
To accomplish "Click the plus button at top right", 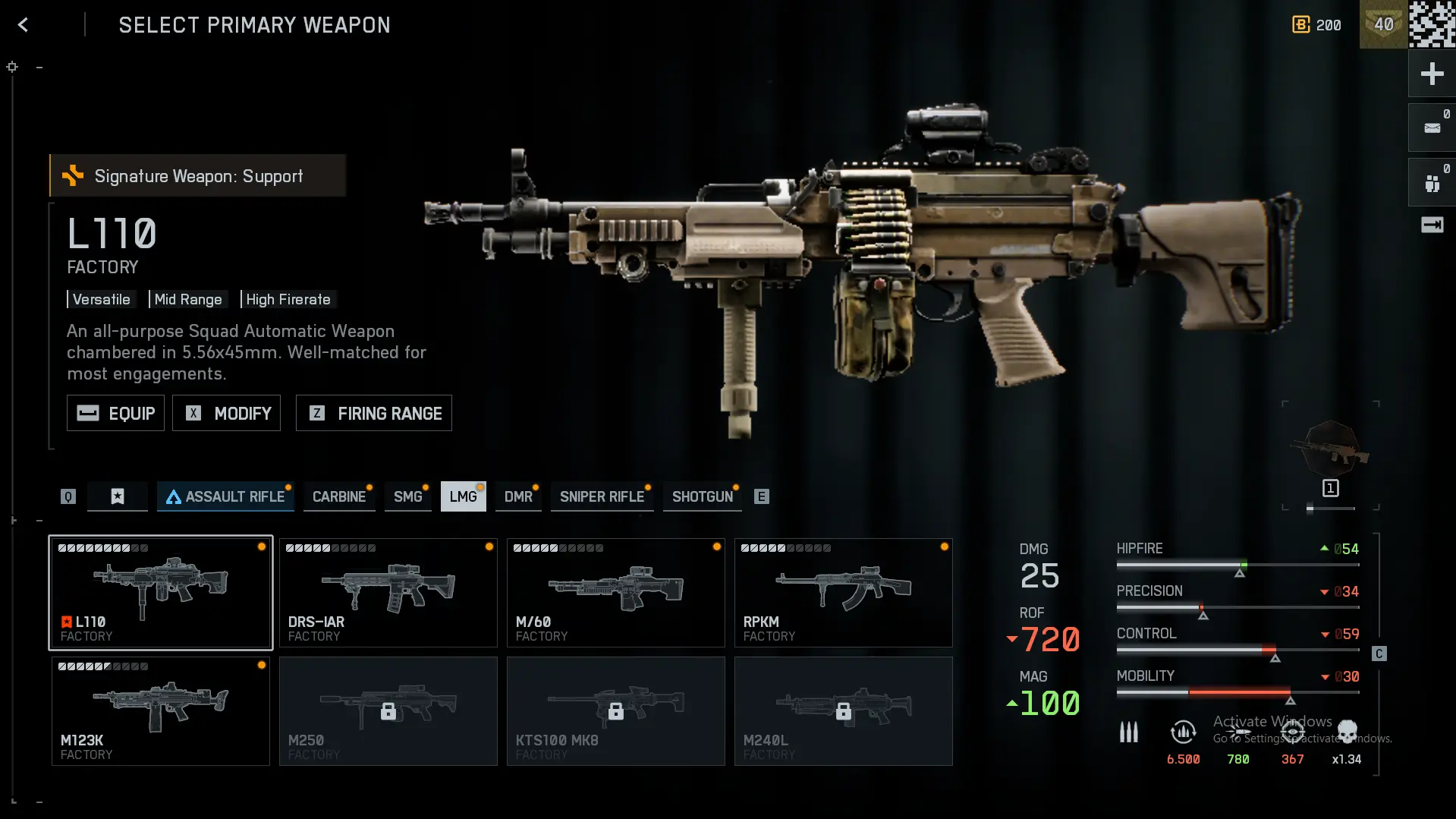I will click(x=1432, y=74).
